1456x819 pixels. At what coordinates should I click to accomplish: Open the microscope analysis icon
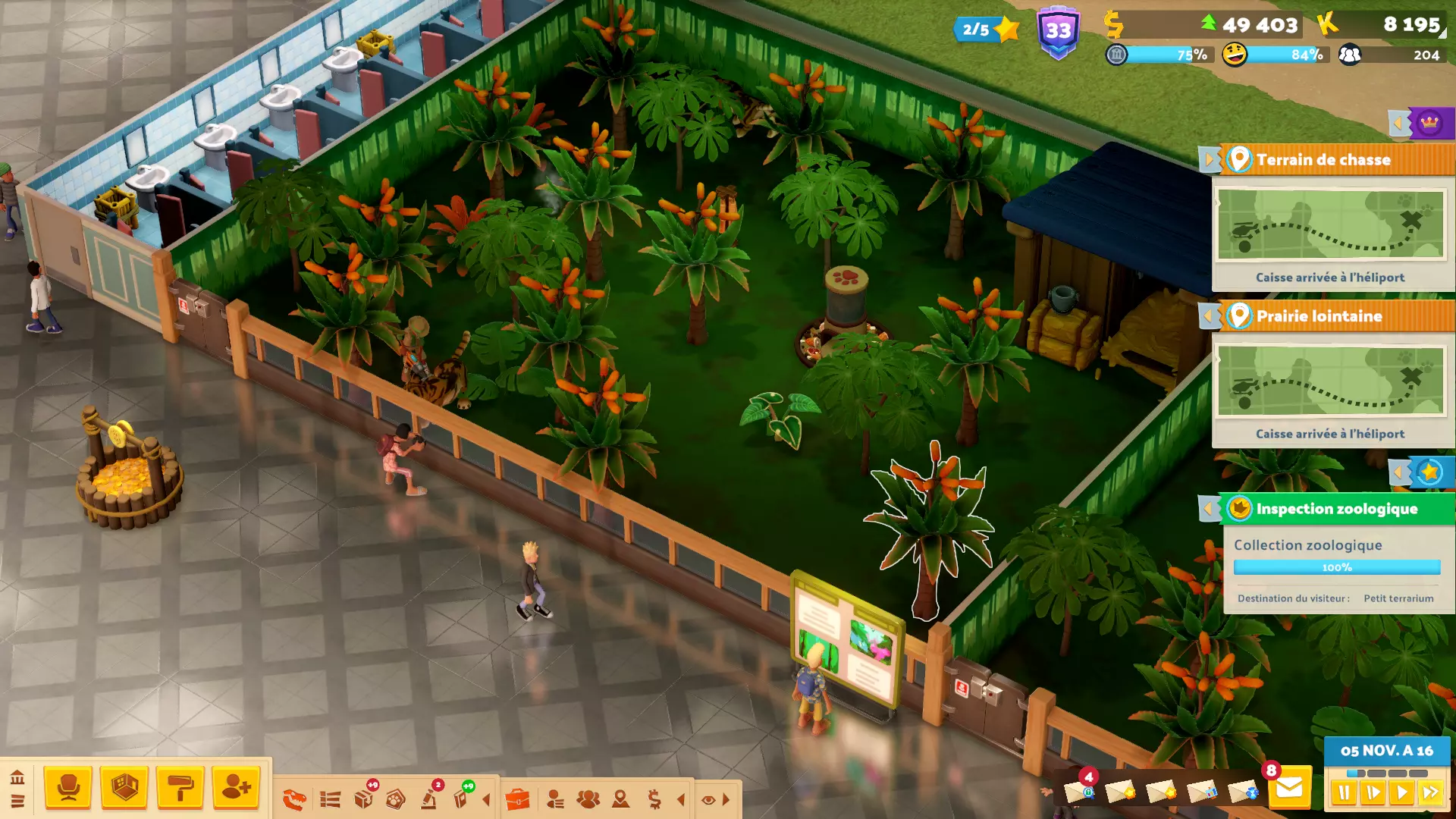(x=429, y=799)
